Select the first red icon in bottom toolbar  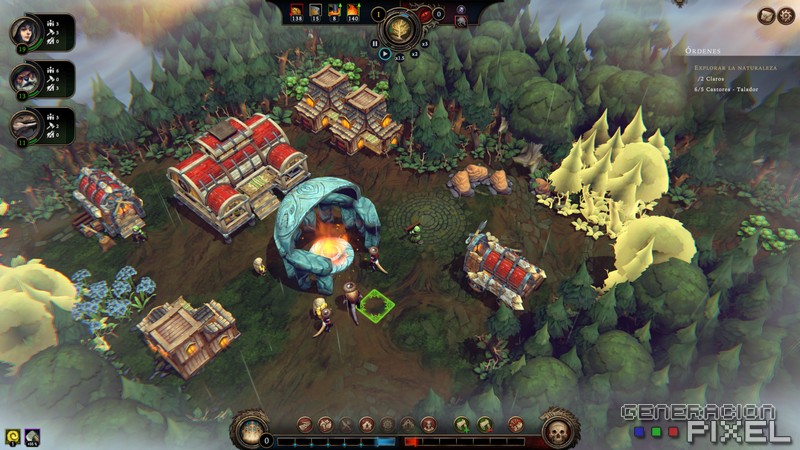tap(304, 424)
